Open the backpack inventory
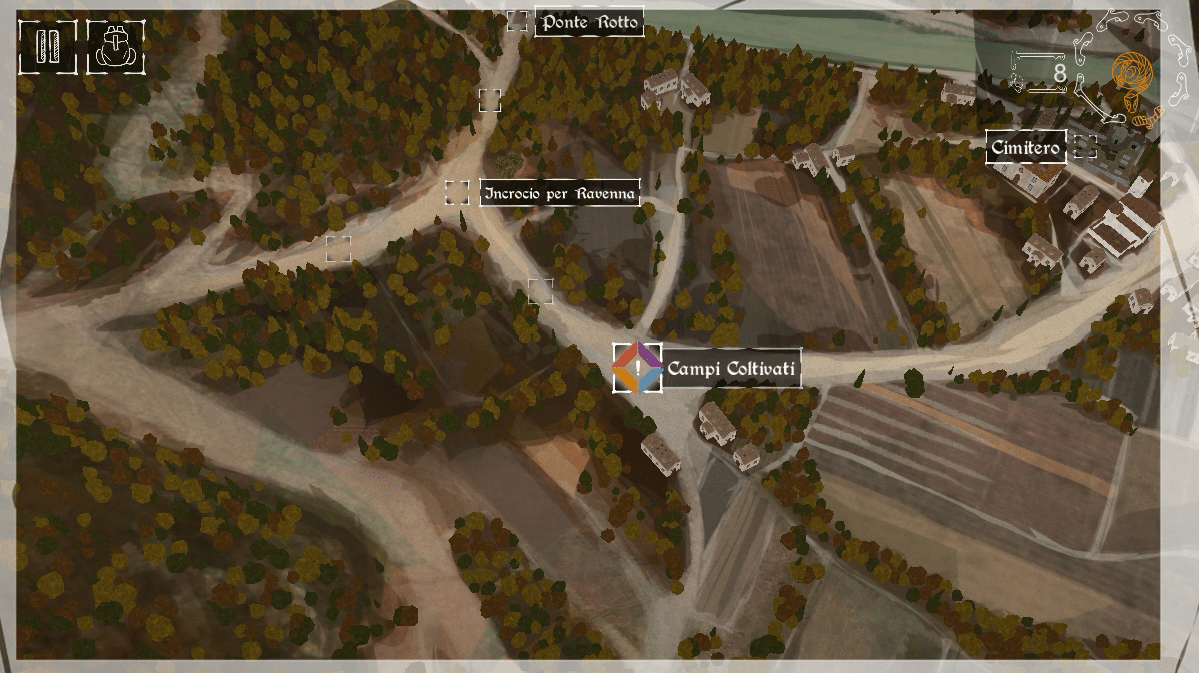Viewport: 1199px width, 673px height. [x=116, y=47]
